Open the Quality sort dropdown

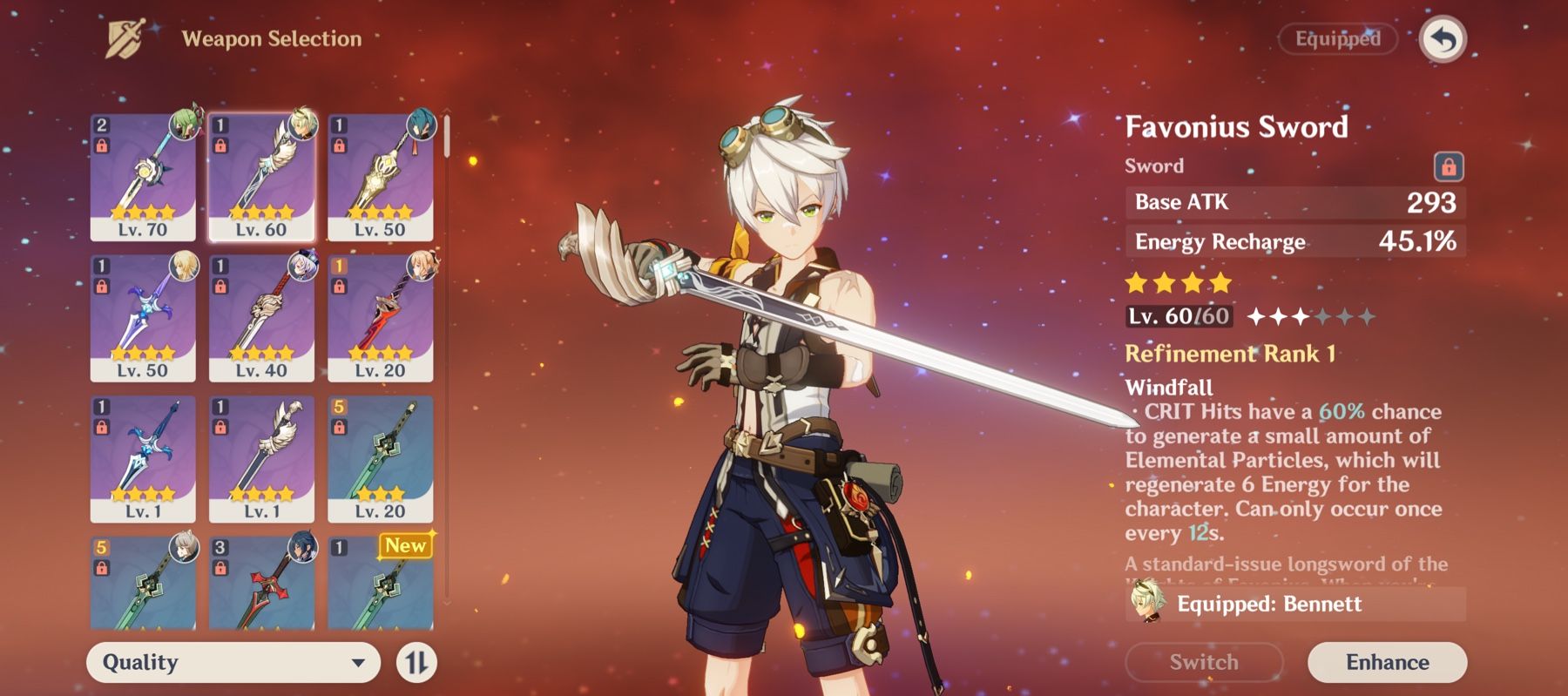point(231,662)
